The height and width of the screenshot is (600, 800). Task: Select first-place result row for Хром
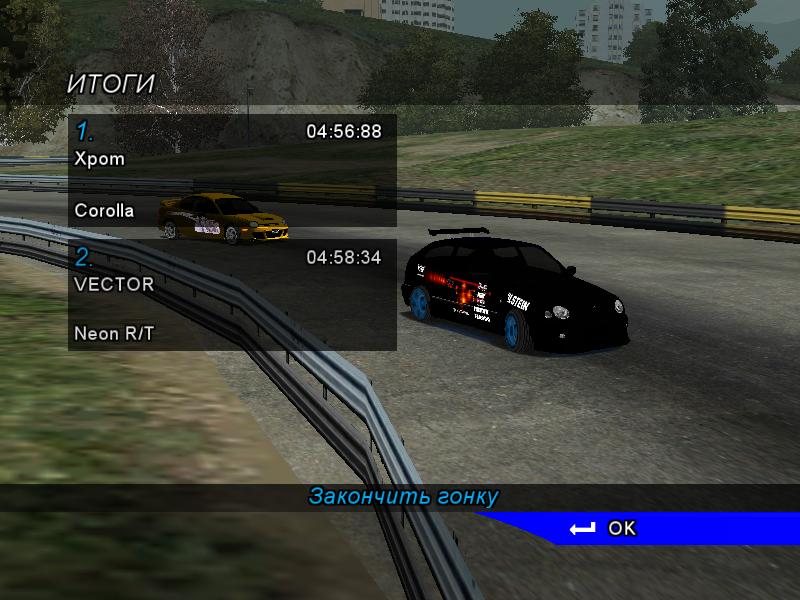click(232, 170)
